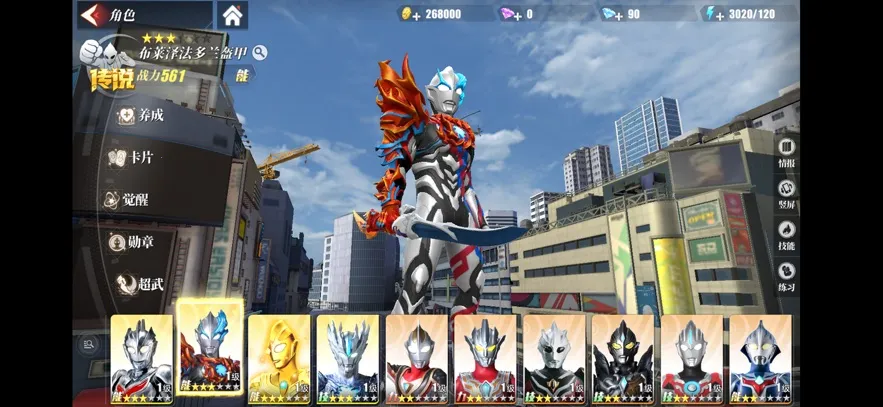
Task: Select the blue spiky-crested Ultraman card
Action: coord(348,358)
